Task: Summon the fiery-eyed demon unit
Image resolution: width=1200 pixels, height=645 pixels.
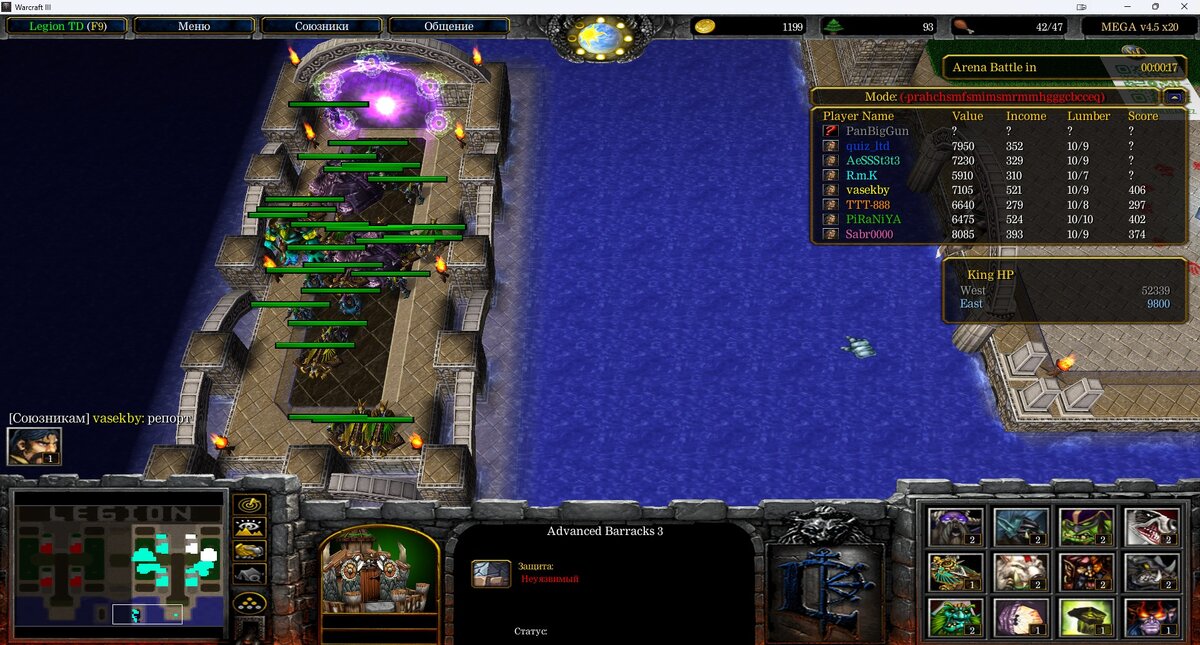Action: [1151, 617]
